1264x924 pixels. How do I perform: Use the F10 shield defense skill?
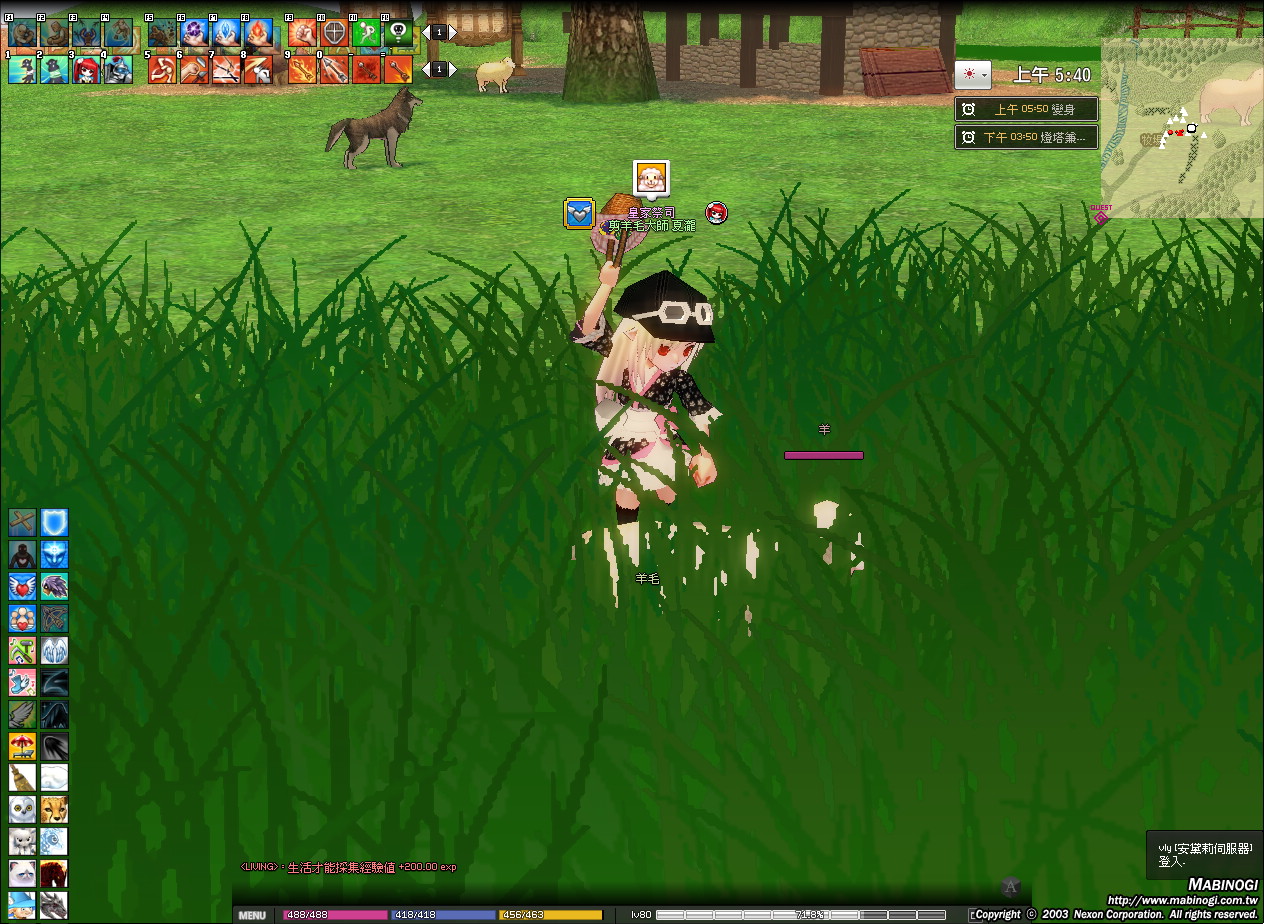pyautogui.click(x=334, y=33)
